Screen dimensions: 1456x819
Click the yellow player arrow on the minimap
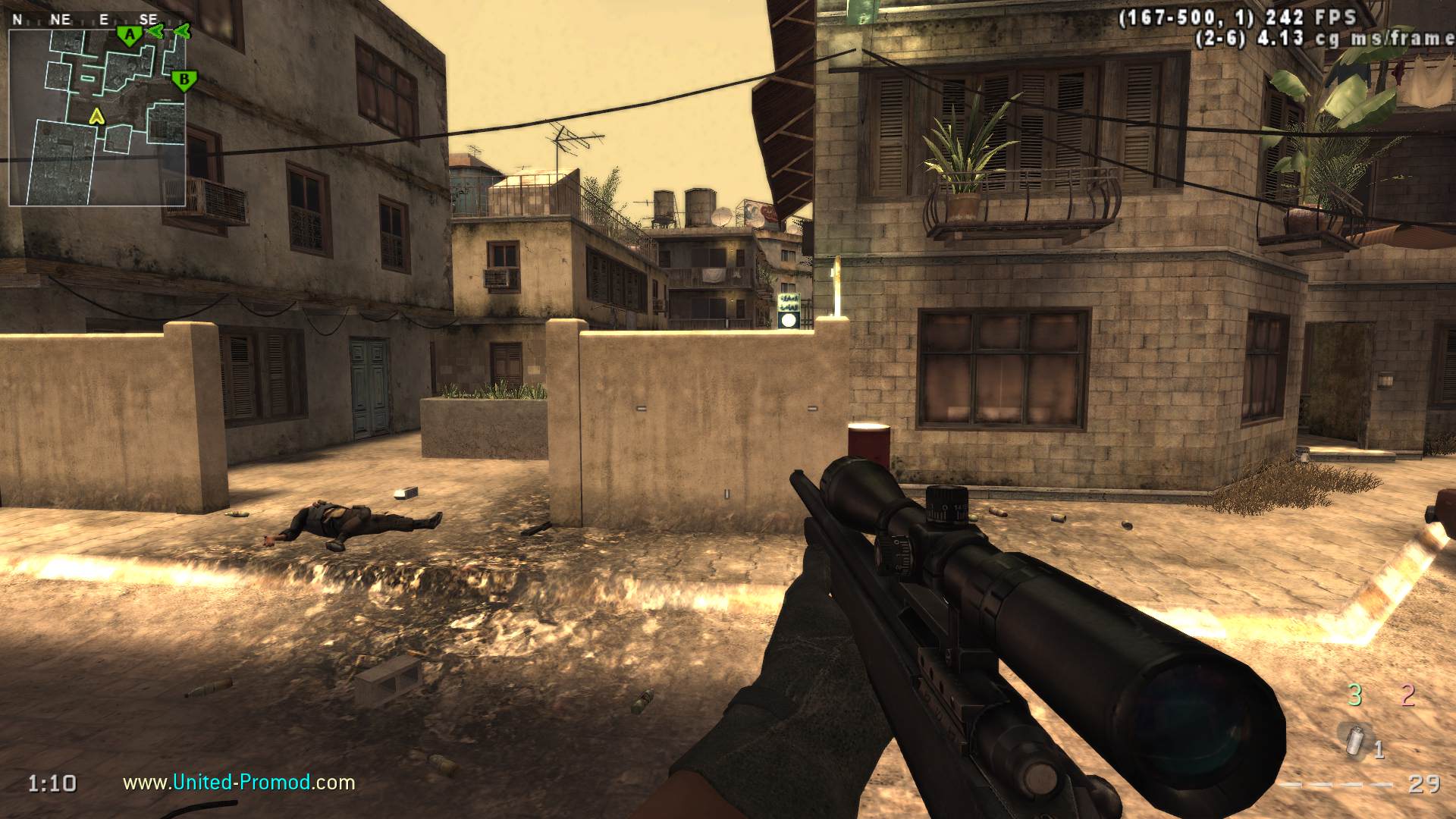click(96, 116)
